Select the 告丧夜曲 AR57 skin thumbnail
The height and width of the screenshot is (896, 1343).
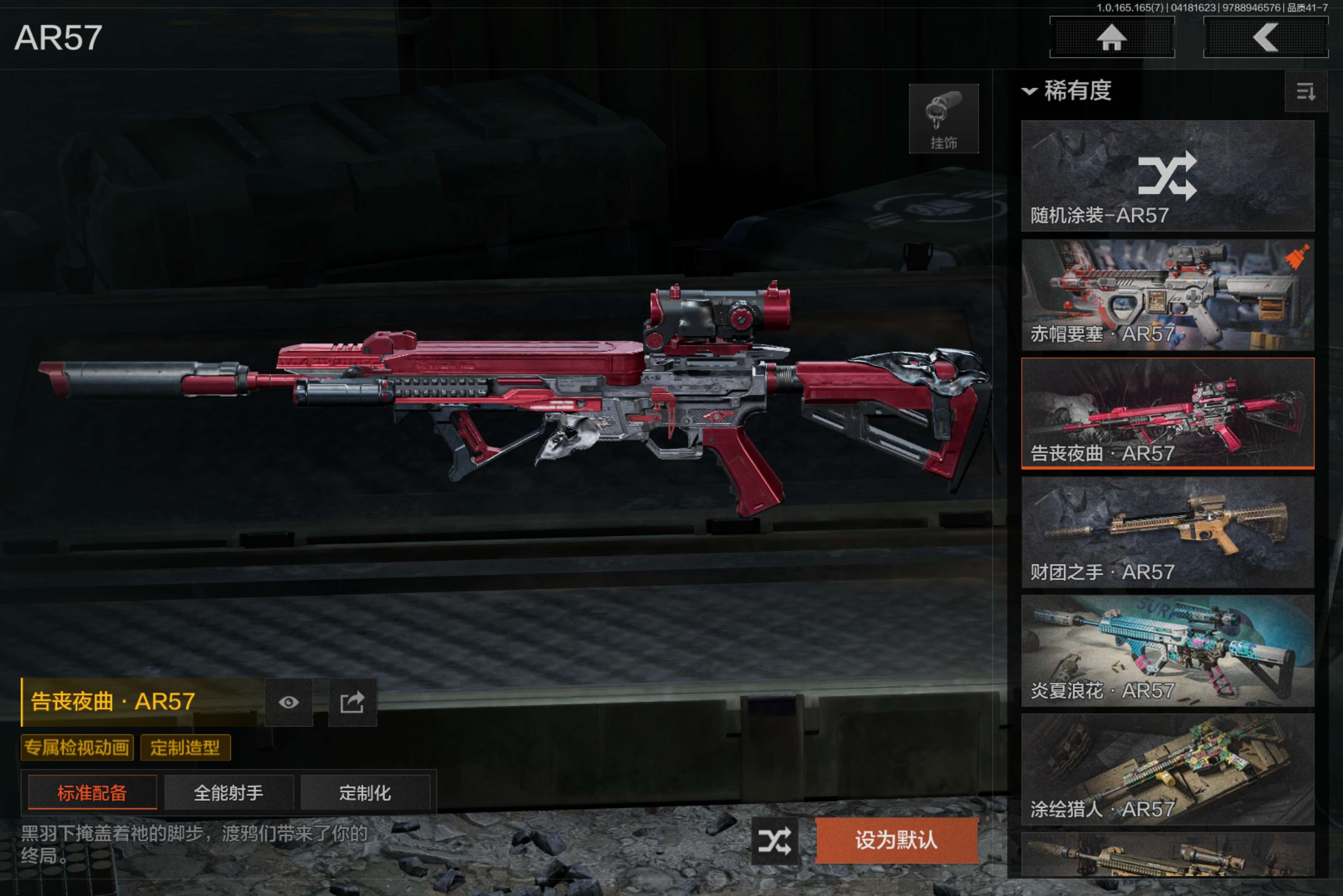point(1167,413)
